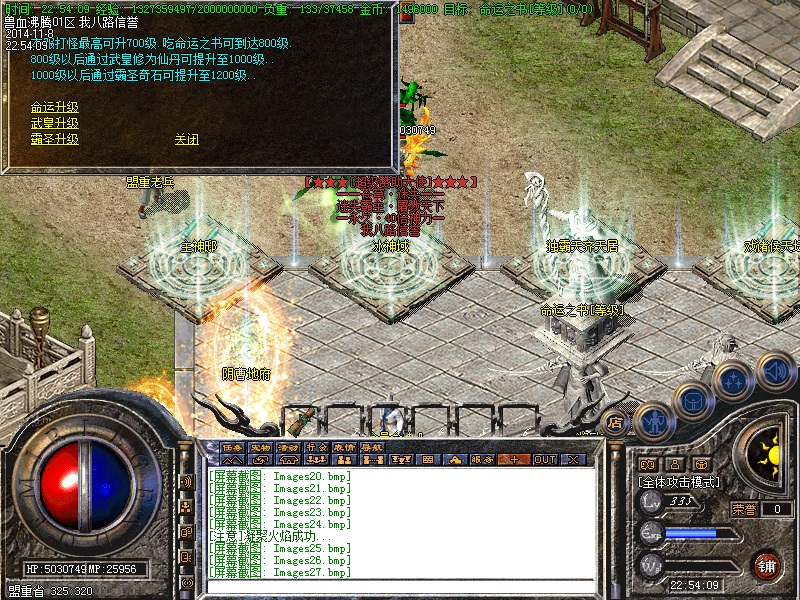Image resolution: width=800 pixels, height=600 pixels.
Task: Click the OUT logout button
Action: (544, 460)
